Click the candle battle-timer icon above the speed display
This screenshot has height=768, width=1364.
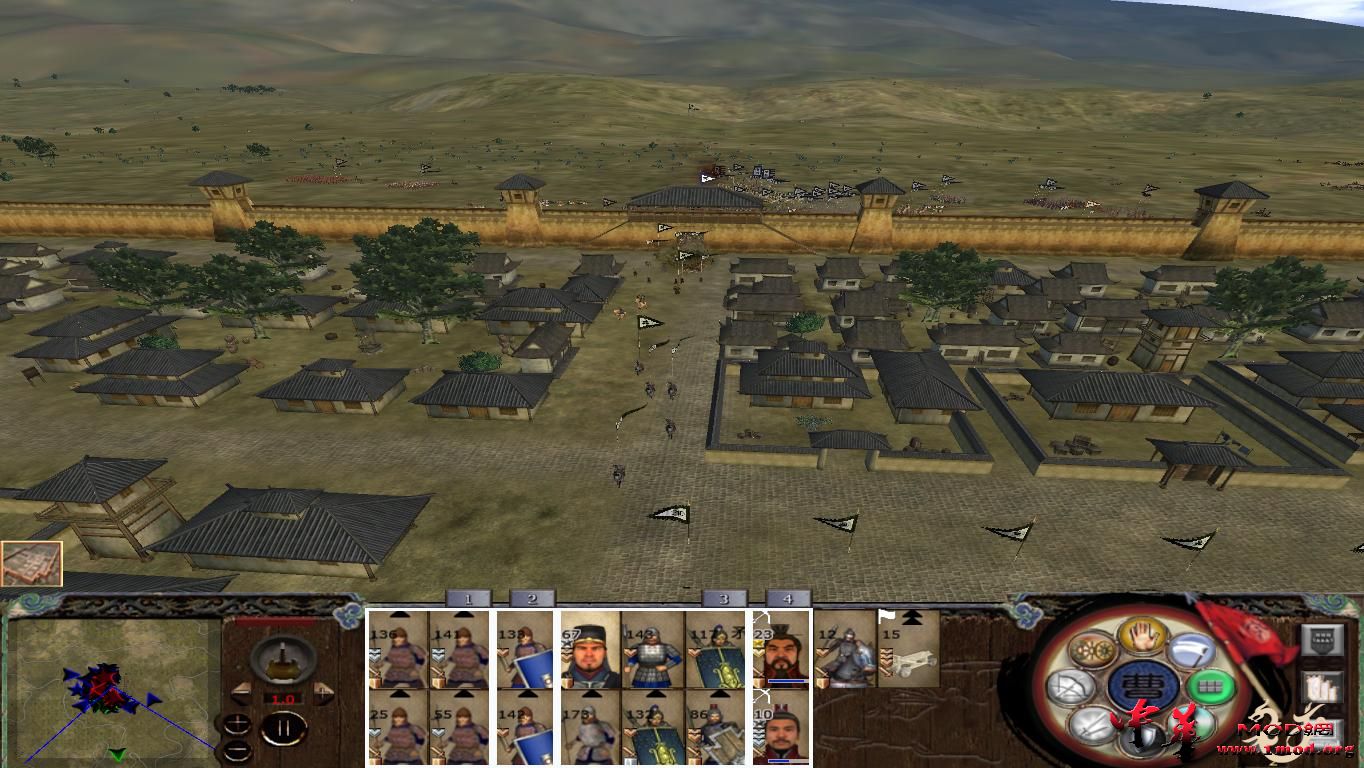pos(282,659)
